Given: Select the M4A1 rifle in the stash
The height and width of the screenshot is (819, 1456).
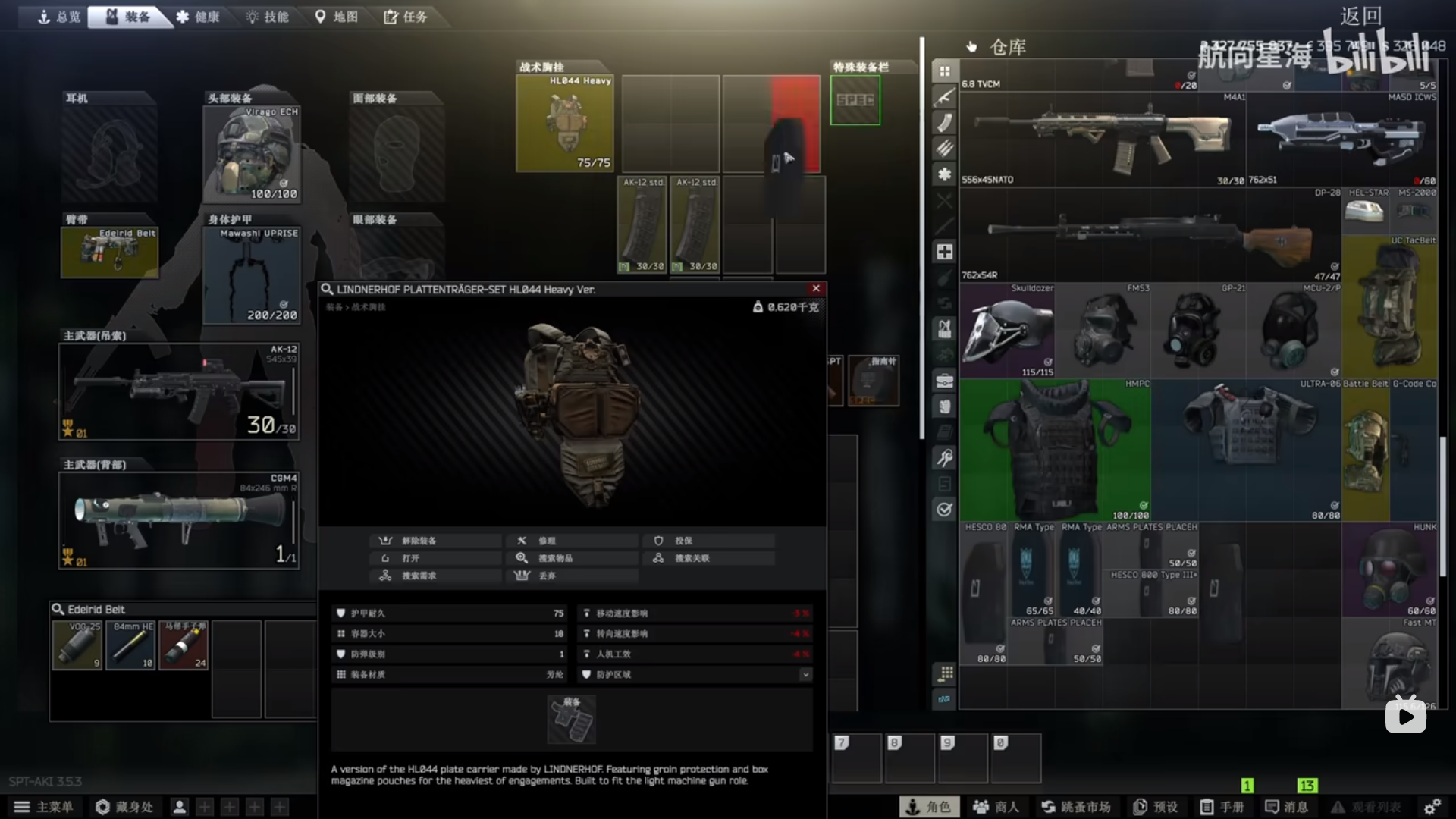Looking at the screenshot, I should pos(1103,140).
